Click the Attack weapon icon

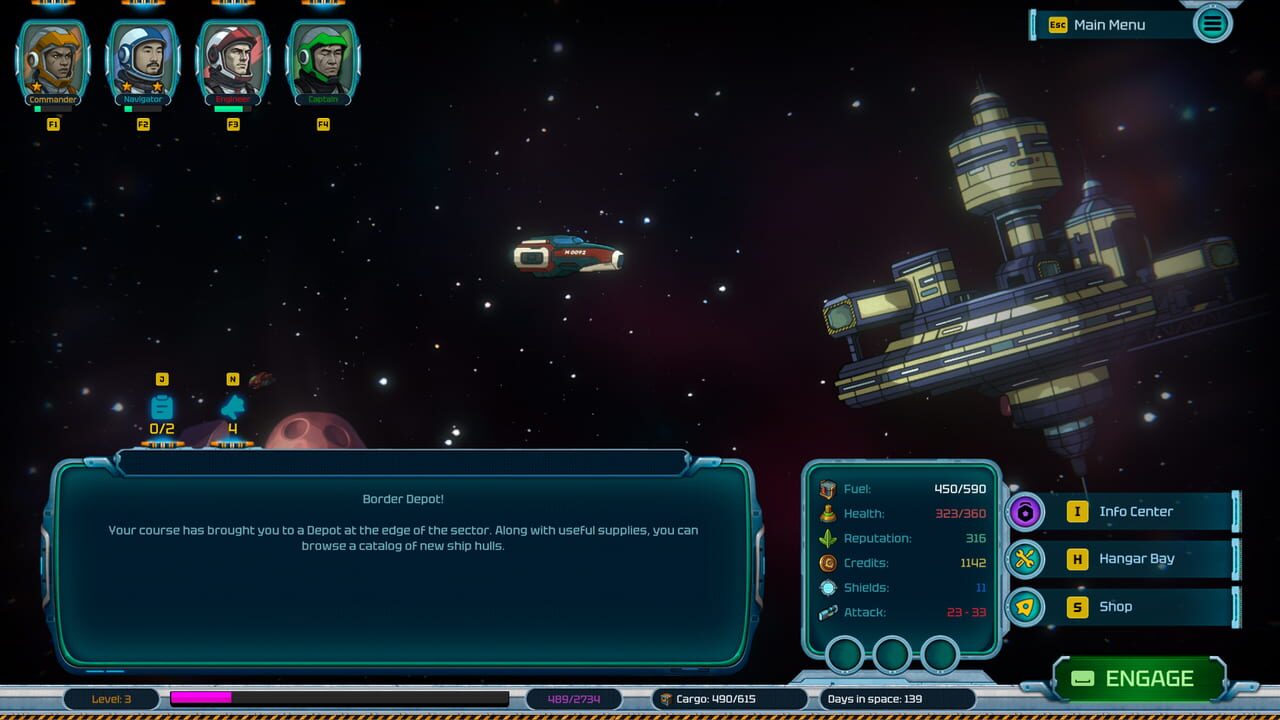pyautogui.click(x=827, y=612)
